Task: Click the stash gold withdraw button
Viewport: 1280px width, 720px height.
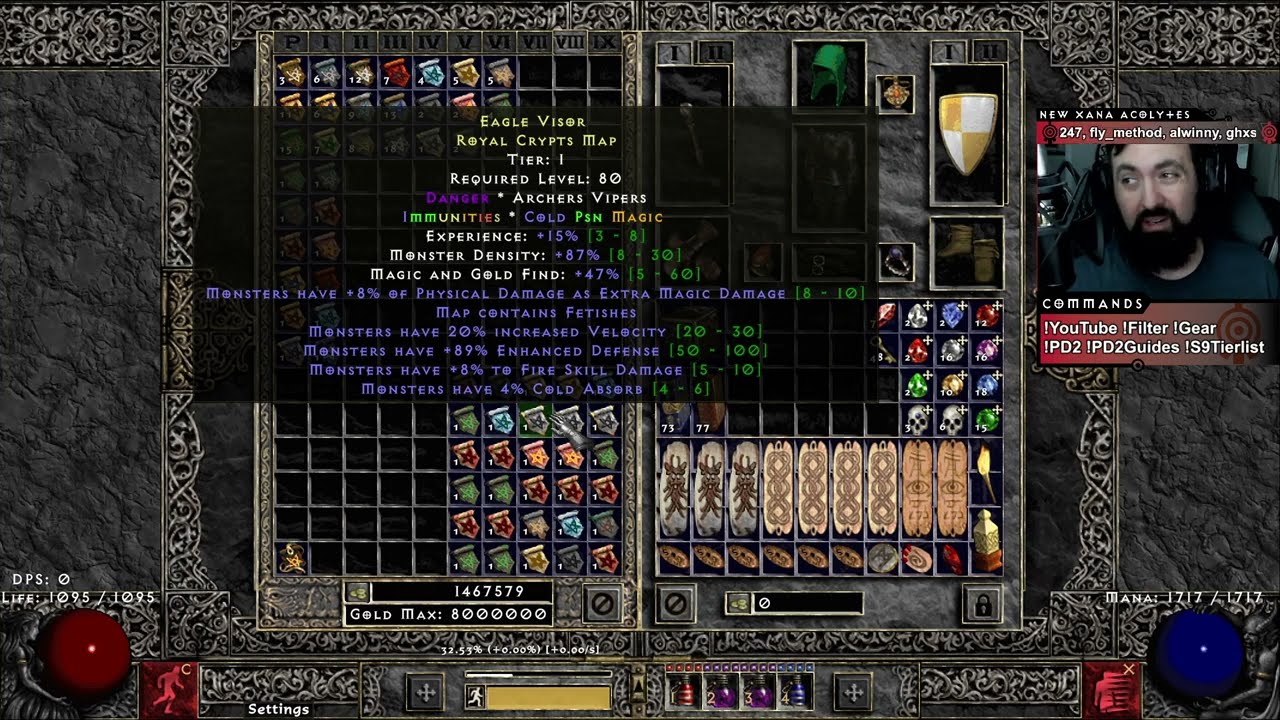Action: tap(359, 592)
